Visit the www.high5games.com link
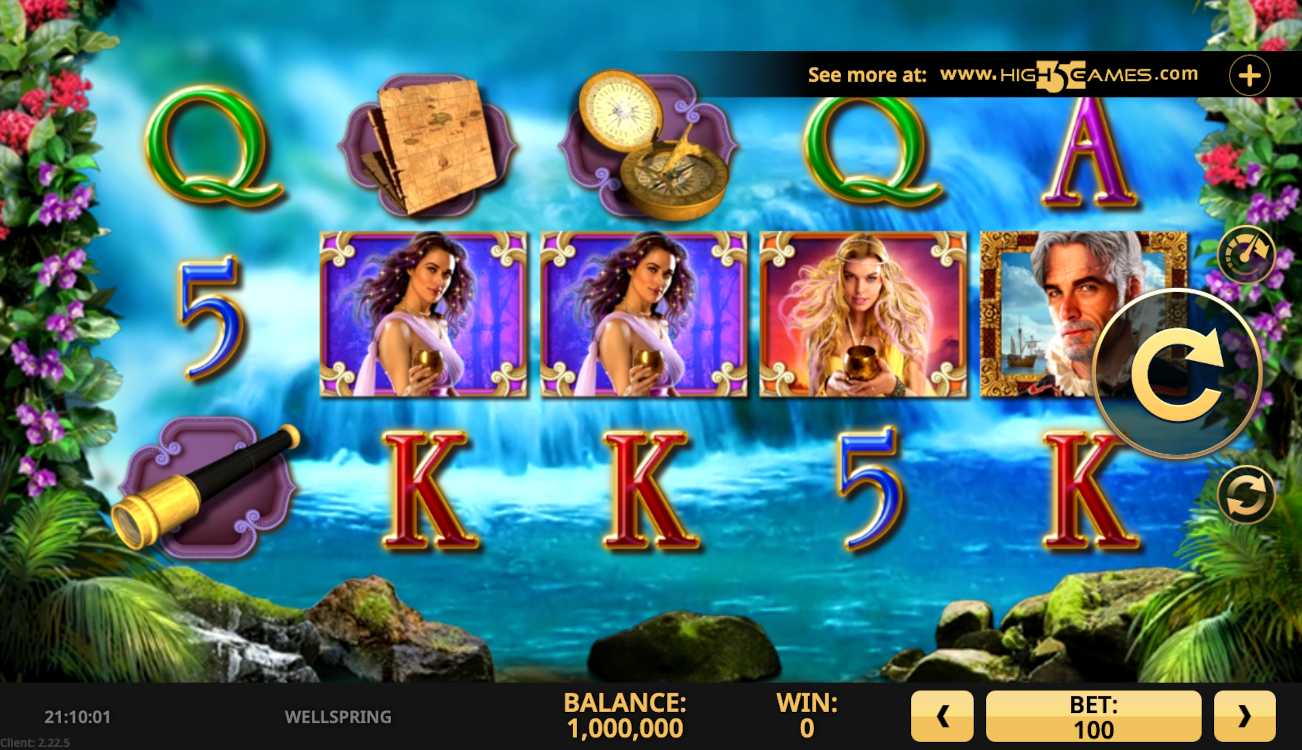 click(x=1068, y=75)
